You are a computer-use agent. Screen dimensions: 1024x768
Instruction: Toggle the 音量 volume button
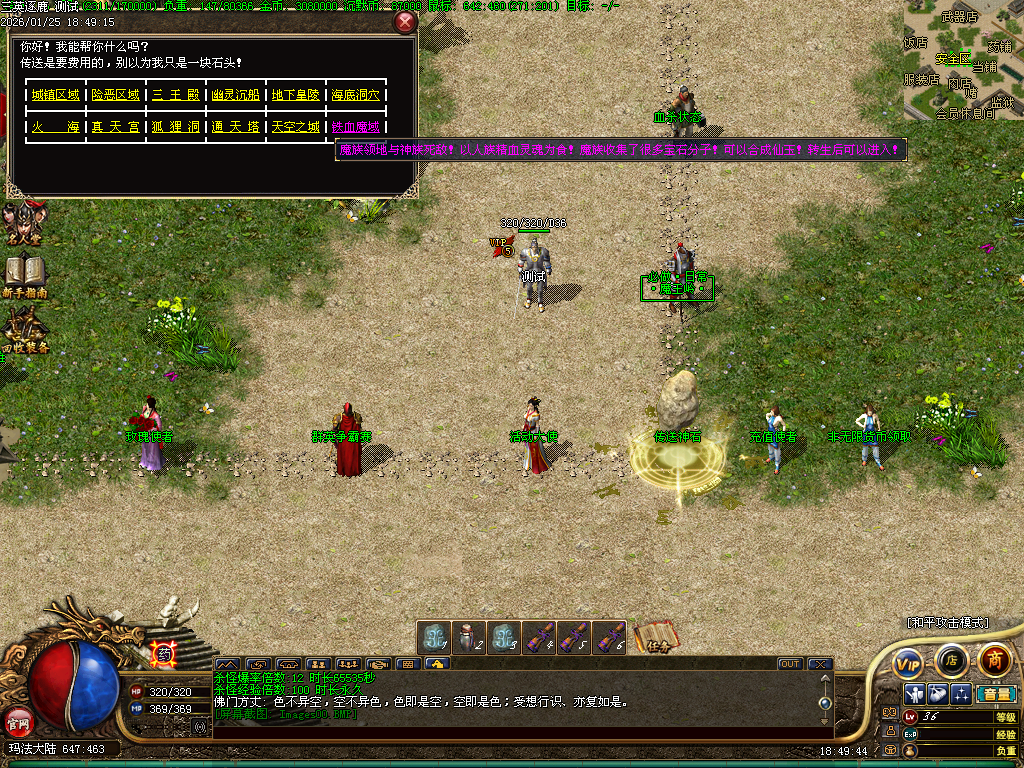[996, 694]
